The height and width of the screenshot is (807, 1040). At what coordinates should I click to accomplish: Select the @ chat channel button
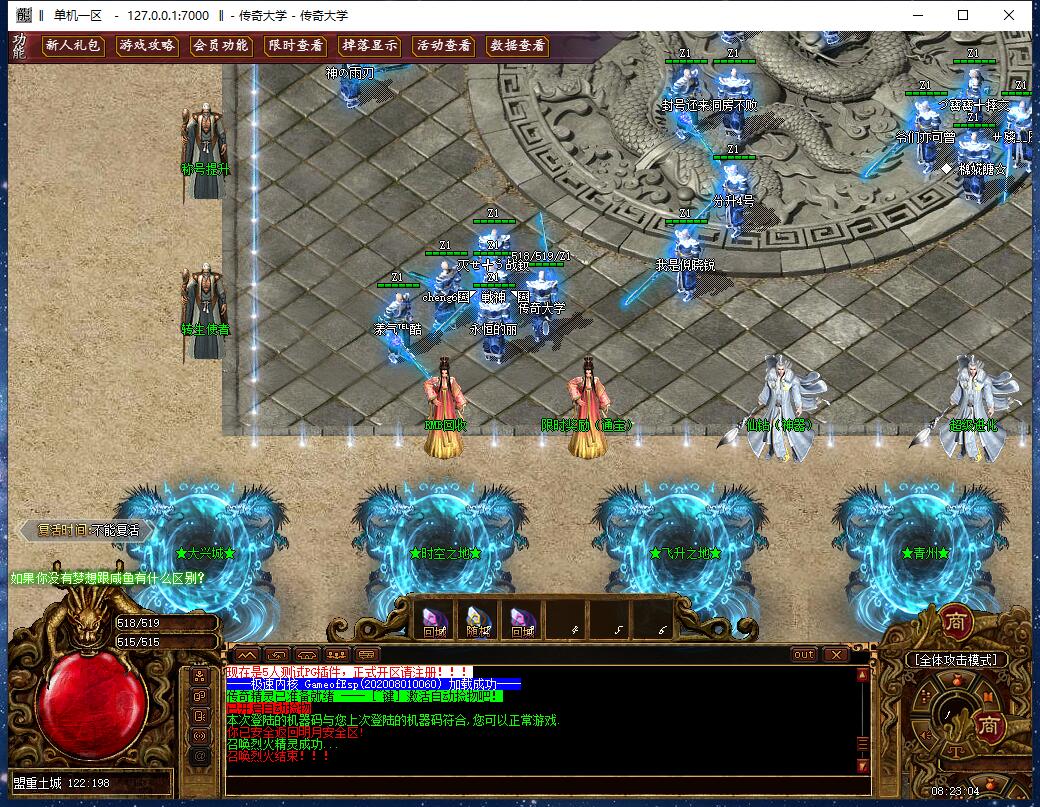[200, 757]
